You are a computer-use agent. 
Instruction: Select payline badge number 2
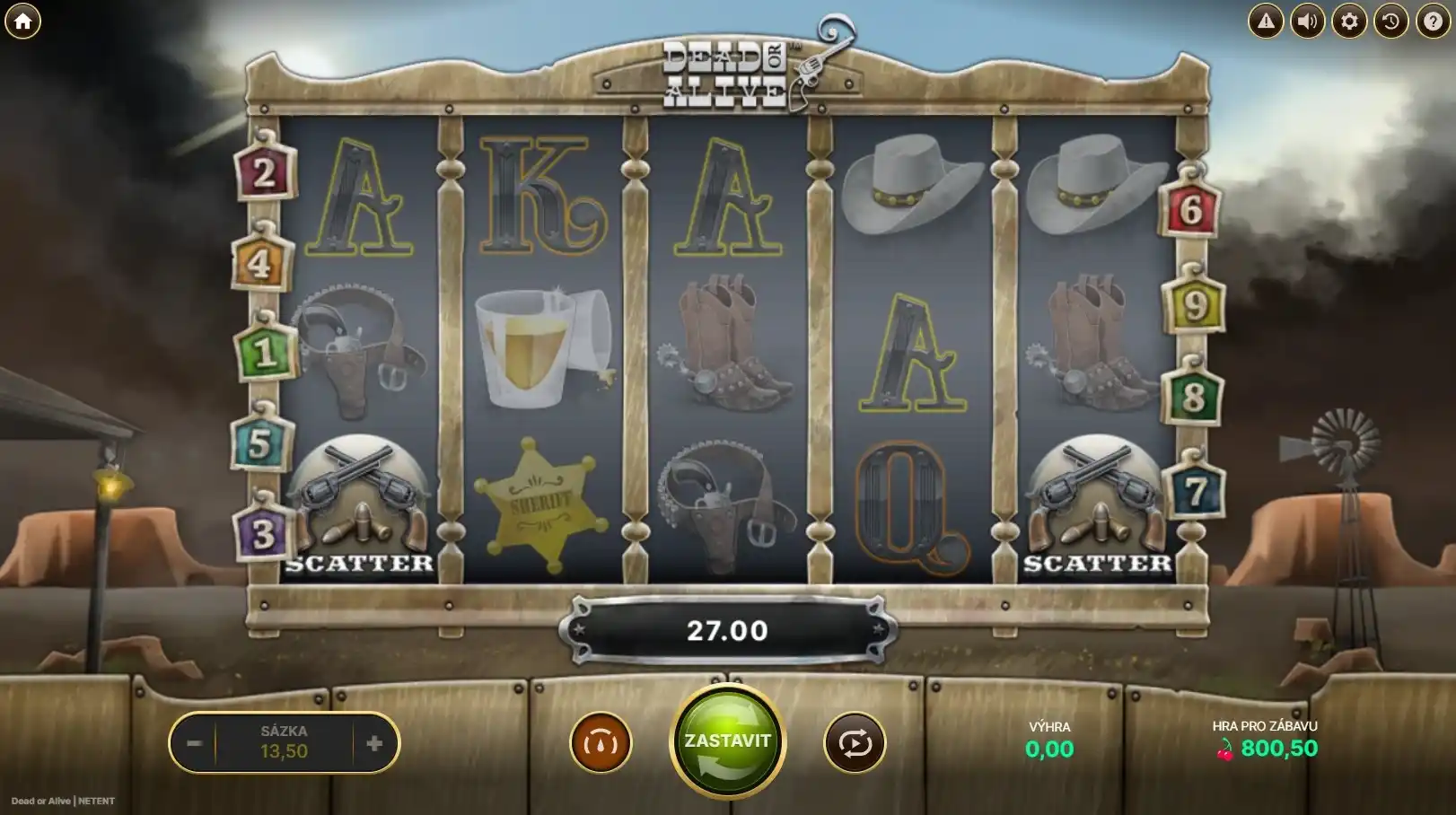(264, 171)
